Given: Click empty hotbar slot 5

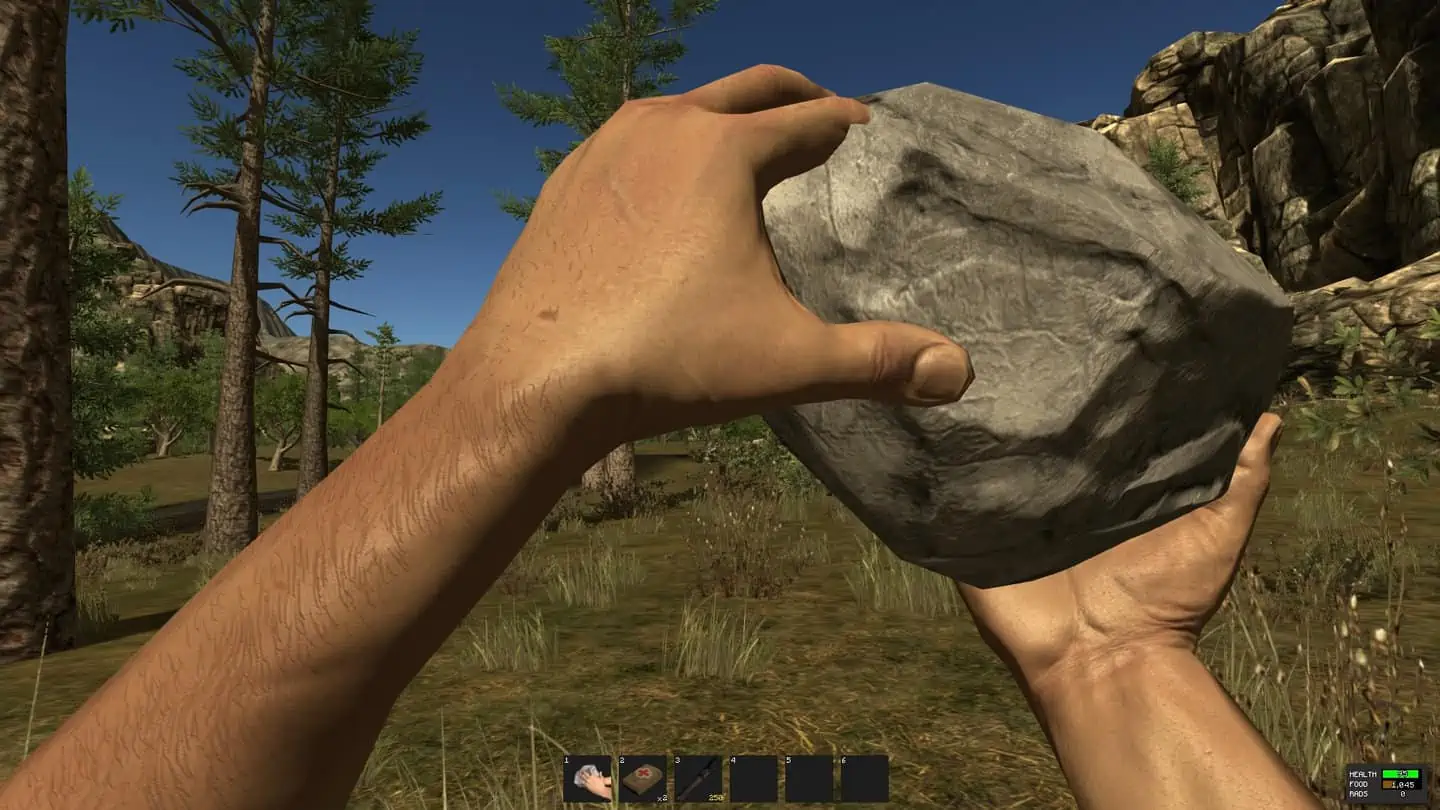Looking at the screenshot, I should tap(808, 778).
